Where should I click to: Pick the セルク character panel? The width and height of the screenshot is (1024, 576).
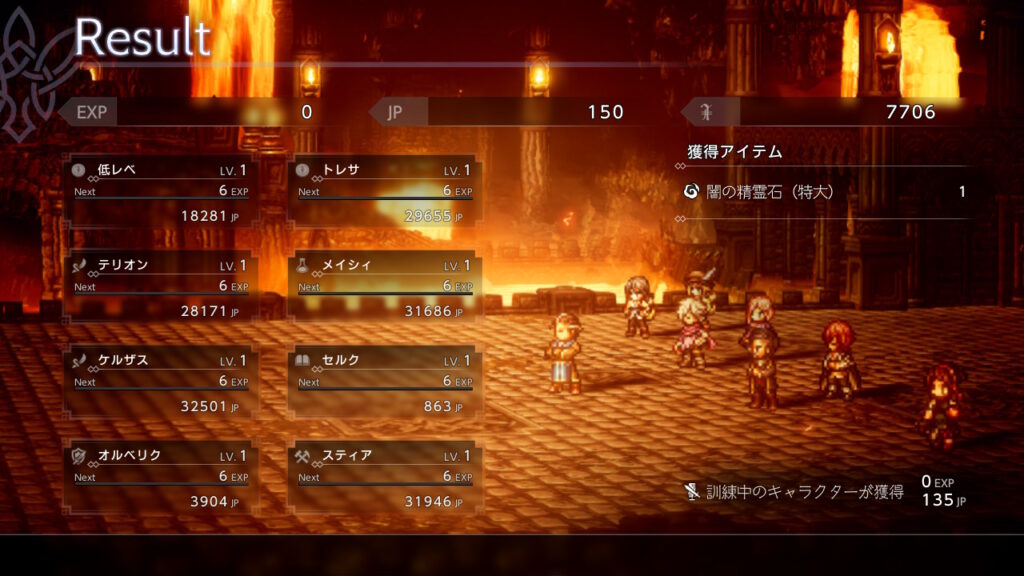pyautogui.click(x=384, y=383)
